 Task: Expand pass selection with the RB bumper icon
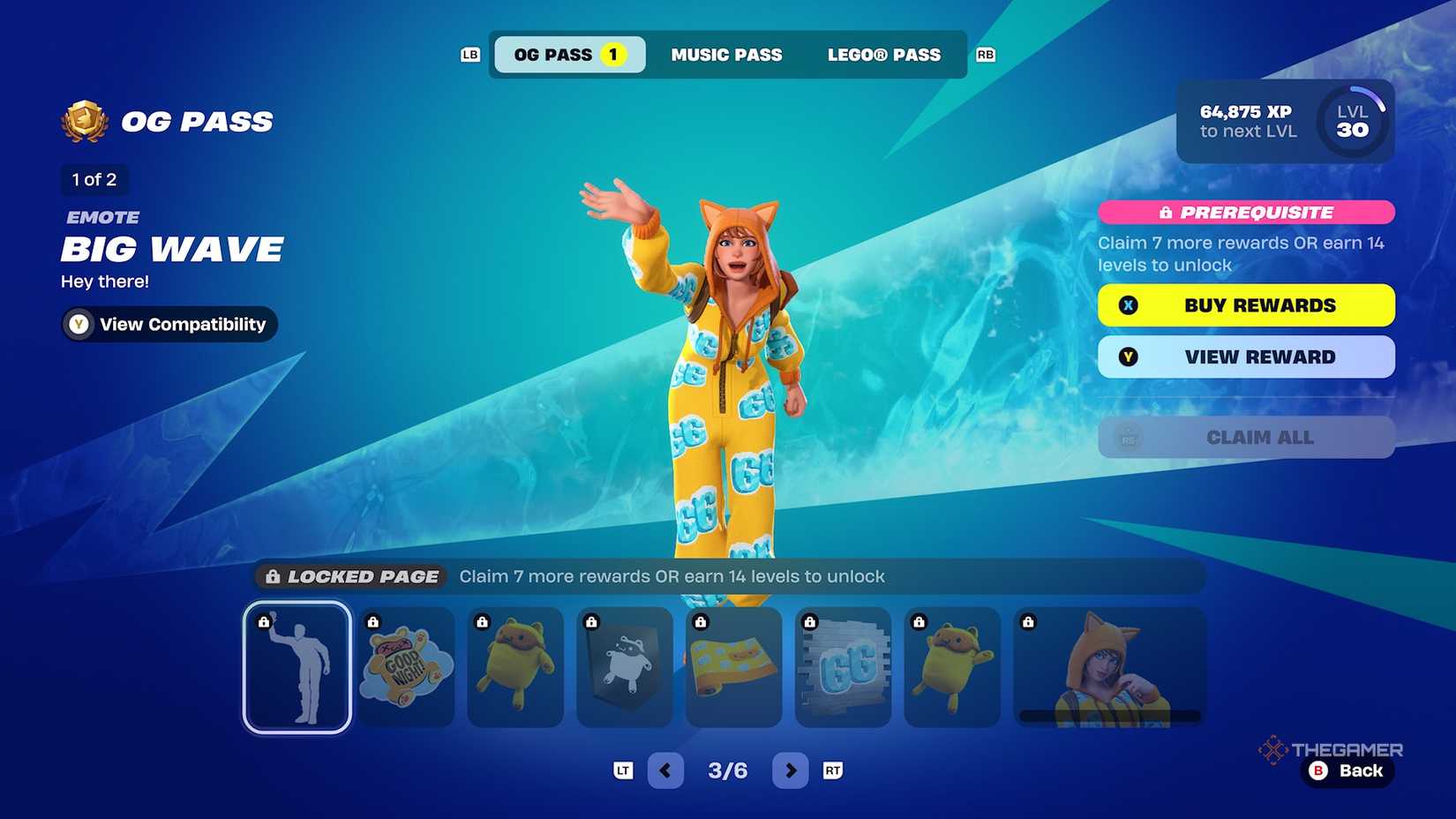986,55
